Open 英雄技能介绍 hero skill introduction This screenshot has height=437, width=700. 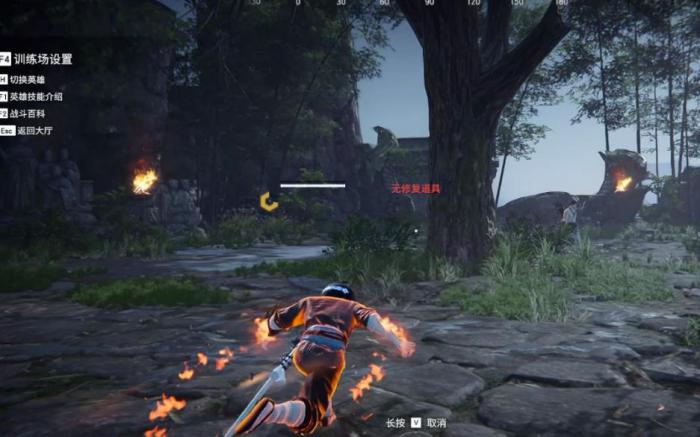[x=36, y=96]
